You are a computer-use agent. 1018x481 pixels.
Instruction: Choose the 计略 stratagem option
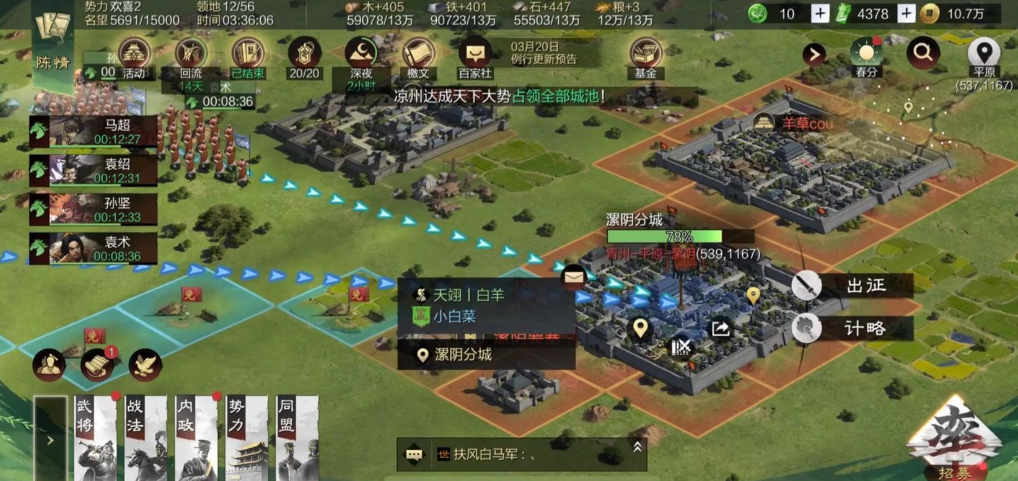849,328
